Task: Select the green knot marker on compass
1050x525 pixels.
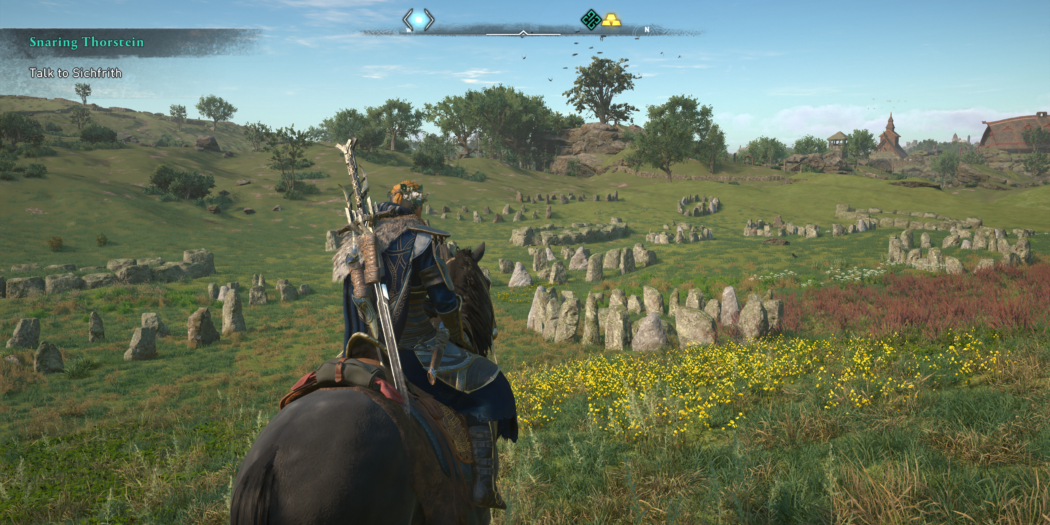Action: point(591,19)
